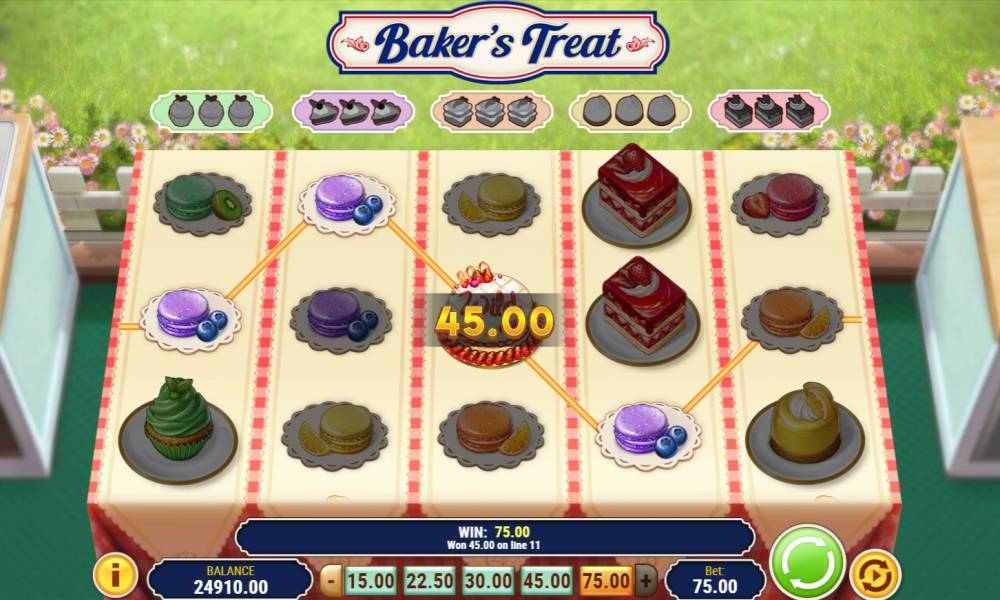Select the 75.00 bet amount
This screenshot has width=1000, height=600.
[605, 580]
